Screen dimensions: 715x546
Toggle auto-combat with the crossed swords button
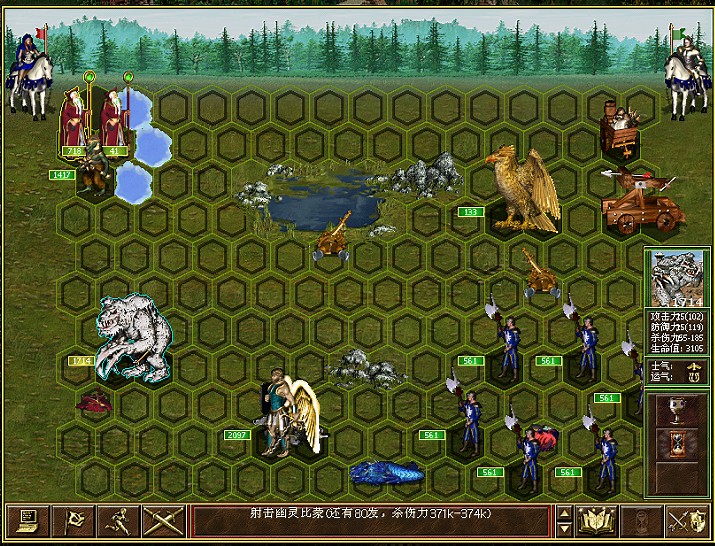pyautogui.click(x=163, y=521)
